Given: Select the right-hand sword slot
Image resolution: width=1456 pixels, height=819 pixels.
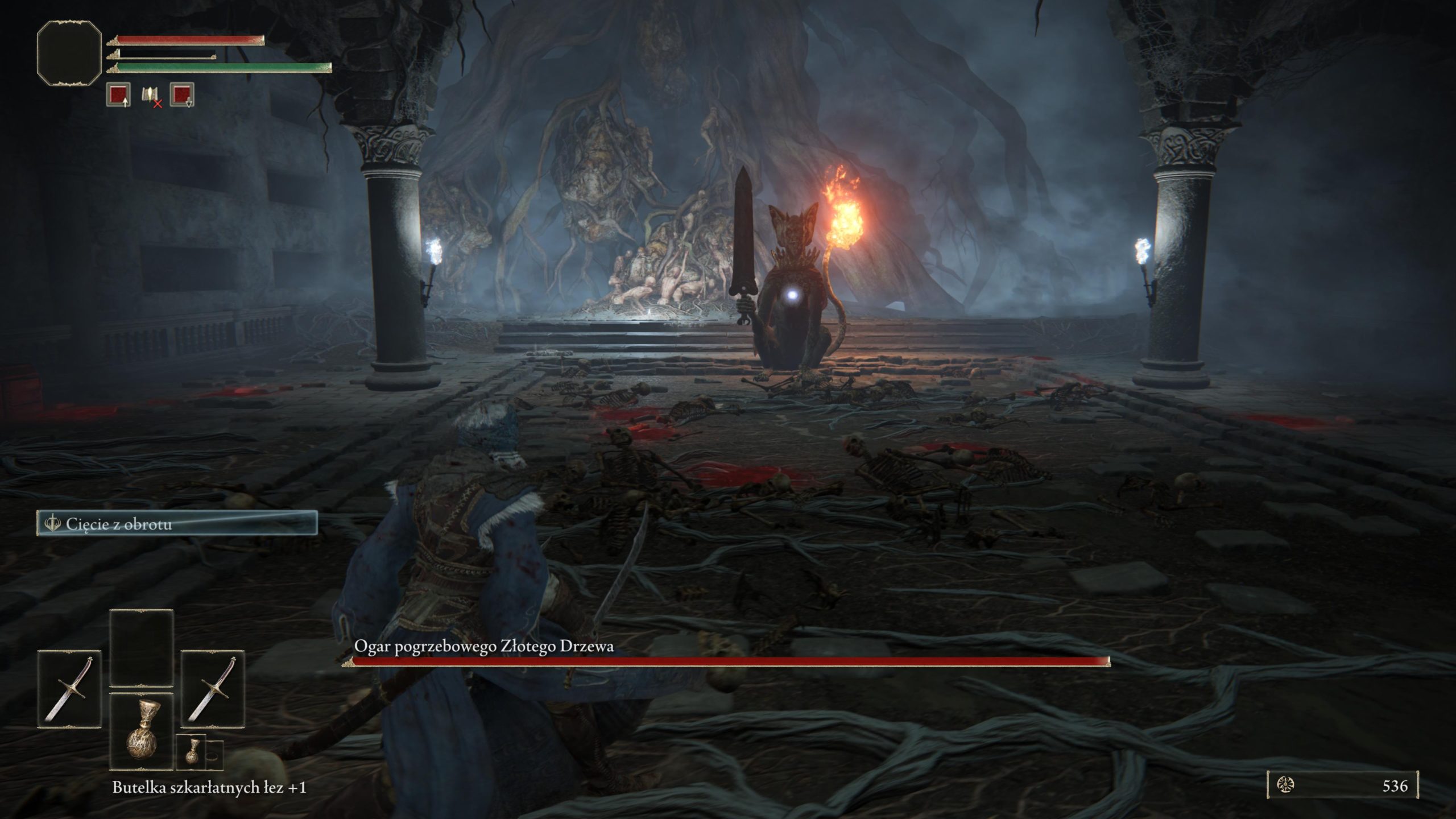Looking at the screenshot, I should click(x=213, y=689).
